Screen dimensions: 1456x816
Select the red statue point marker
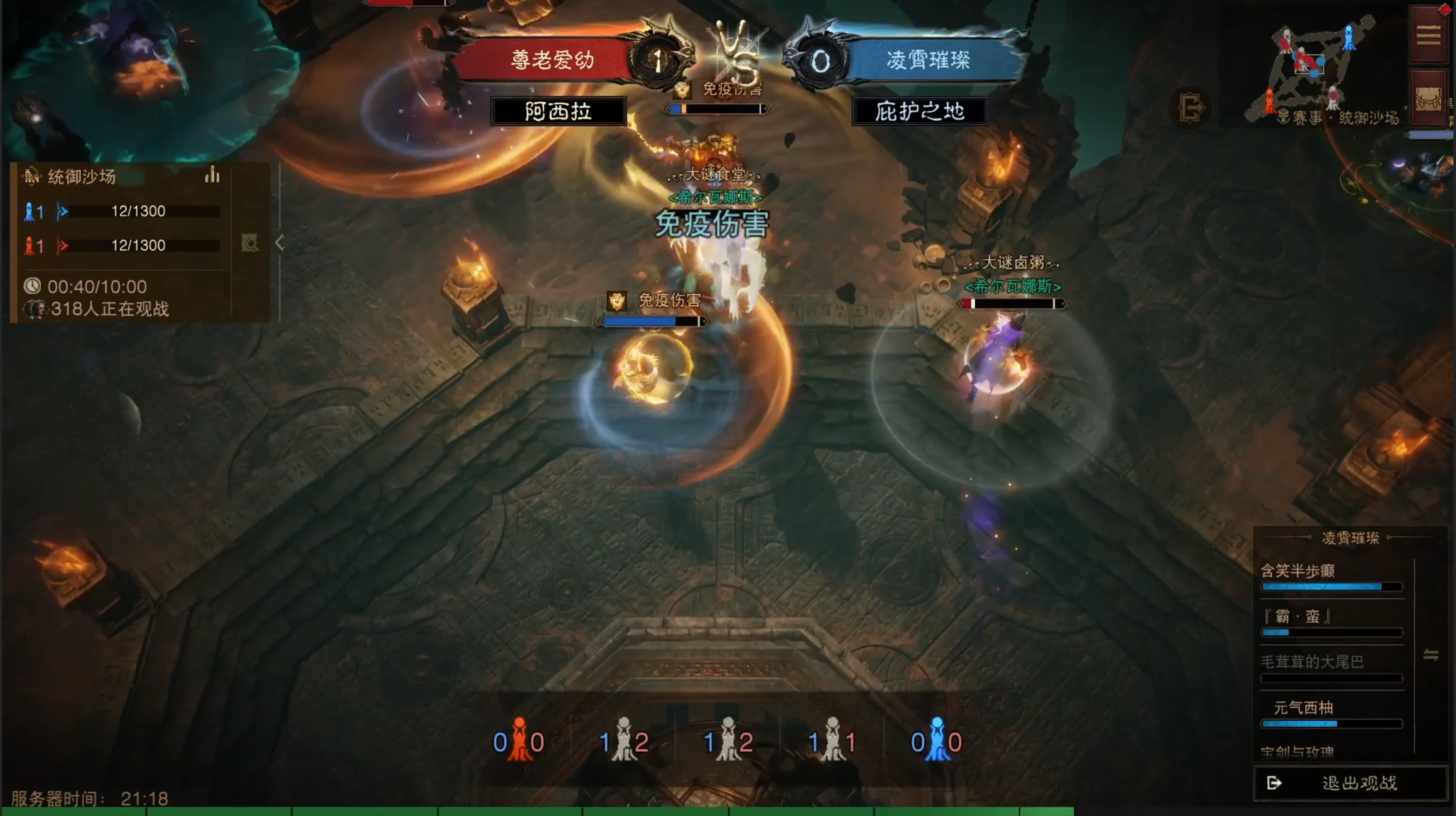[x=519, y=740]
